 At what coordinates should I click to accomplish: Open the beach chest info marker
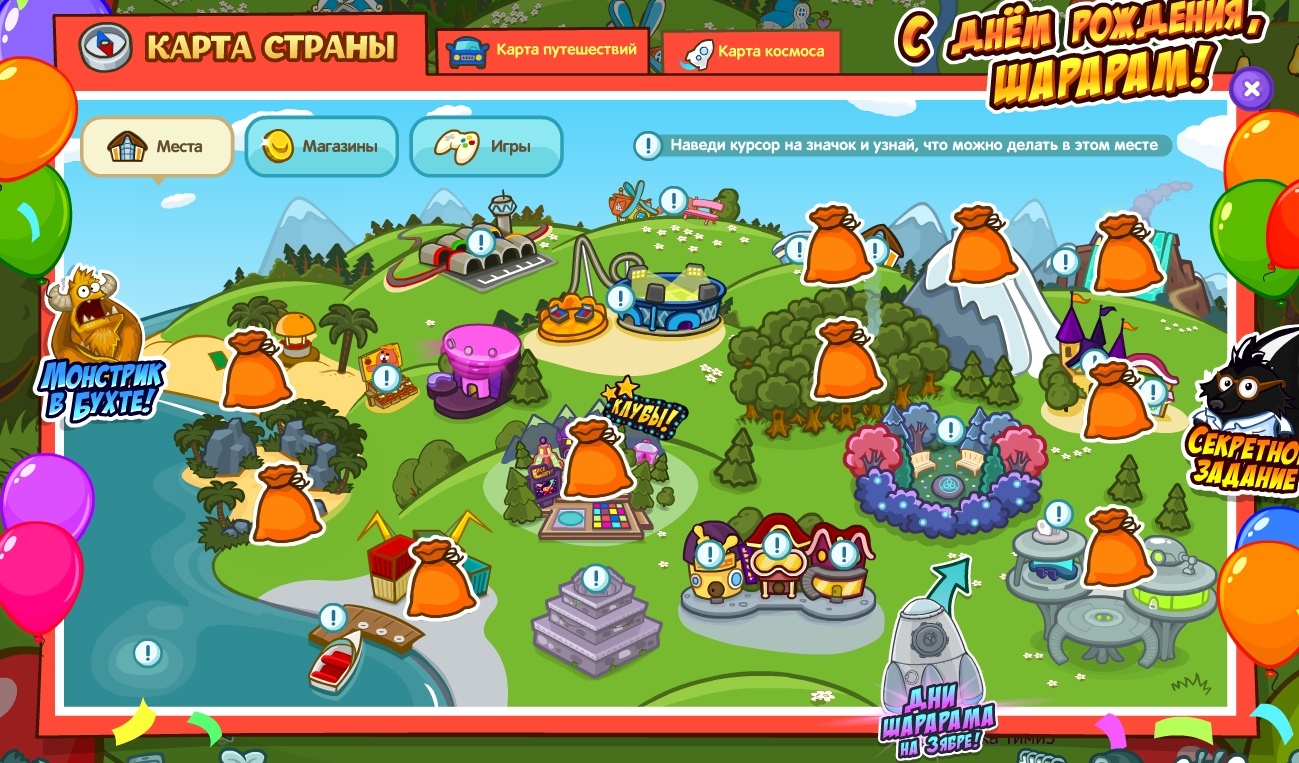[386, 377]
